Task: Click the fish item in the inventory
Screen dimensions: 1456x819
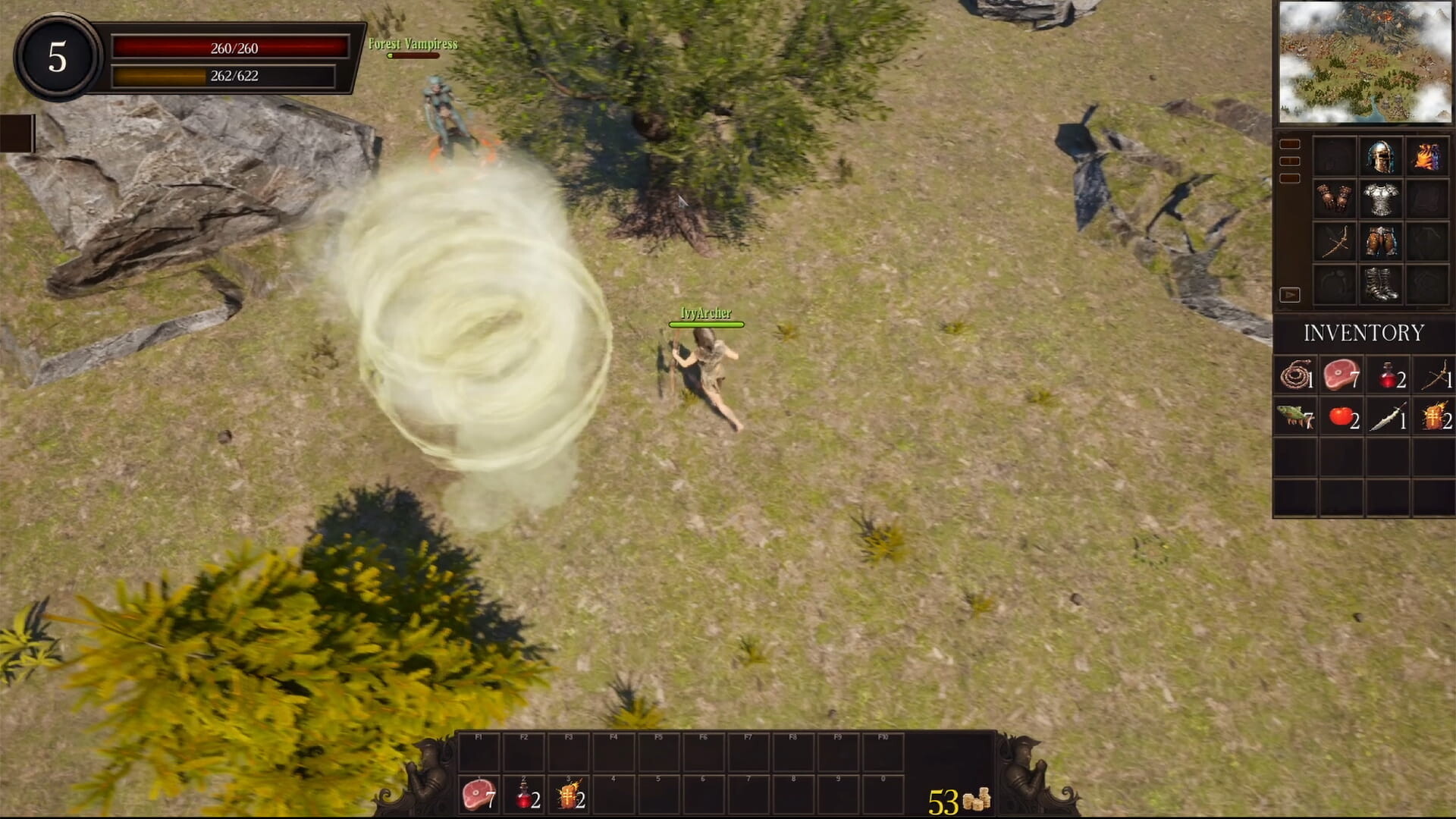Action: click(1295, 416)
